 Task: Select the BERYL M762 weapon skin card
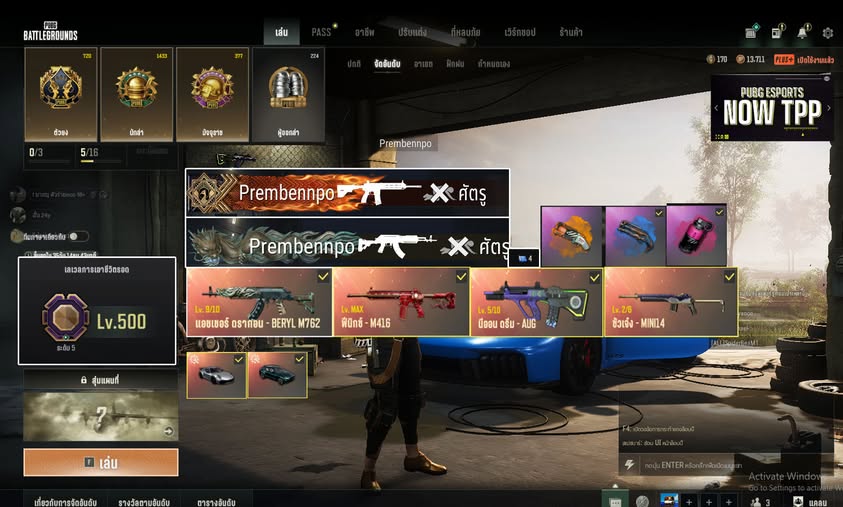pyautogui.click(x=259, y=301)
